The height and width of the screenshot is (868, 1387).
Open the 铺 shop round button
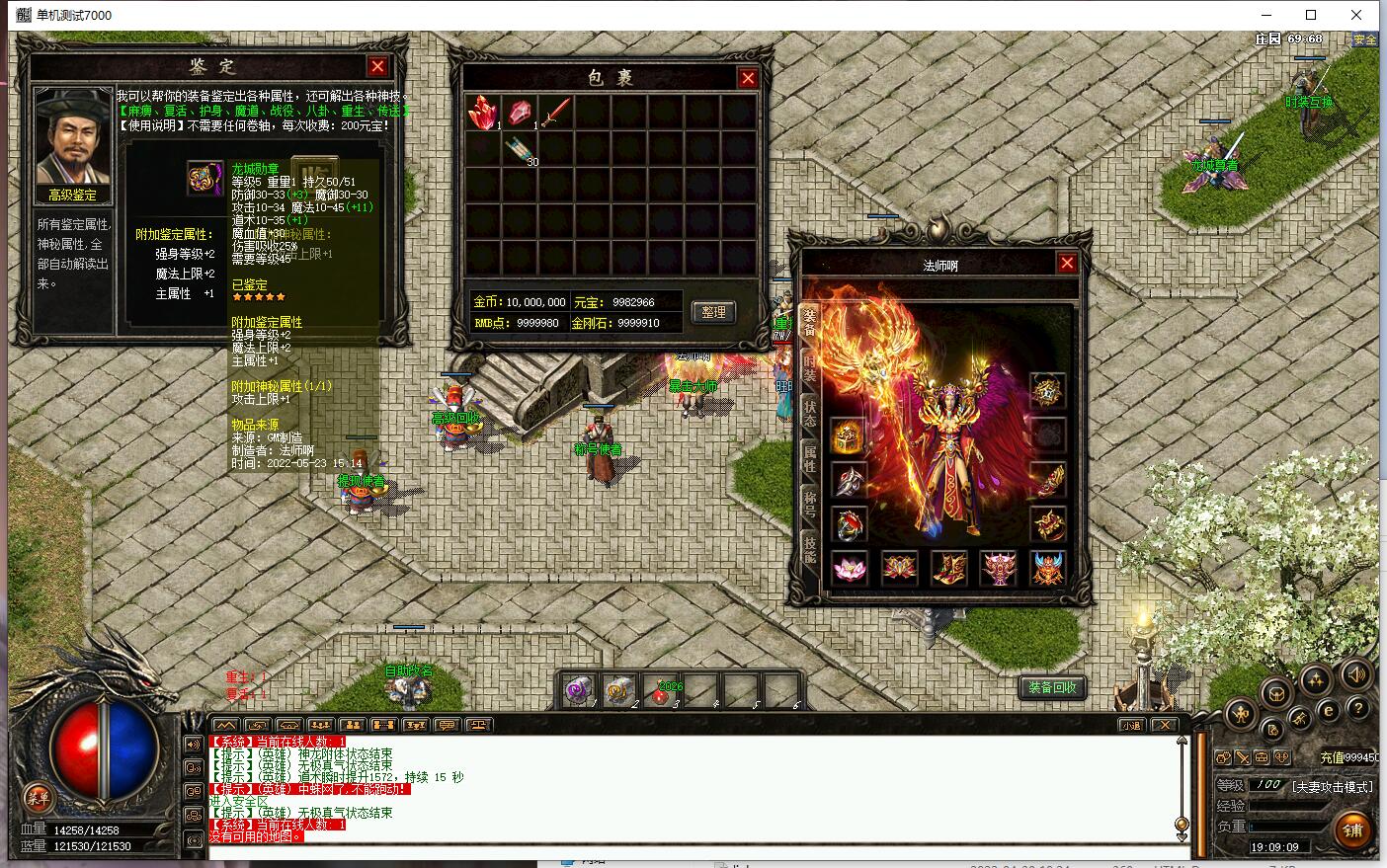(1352, 830)
